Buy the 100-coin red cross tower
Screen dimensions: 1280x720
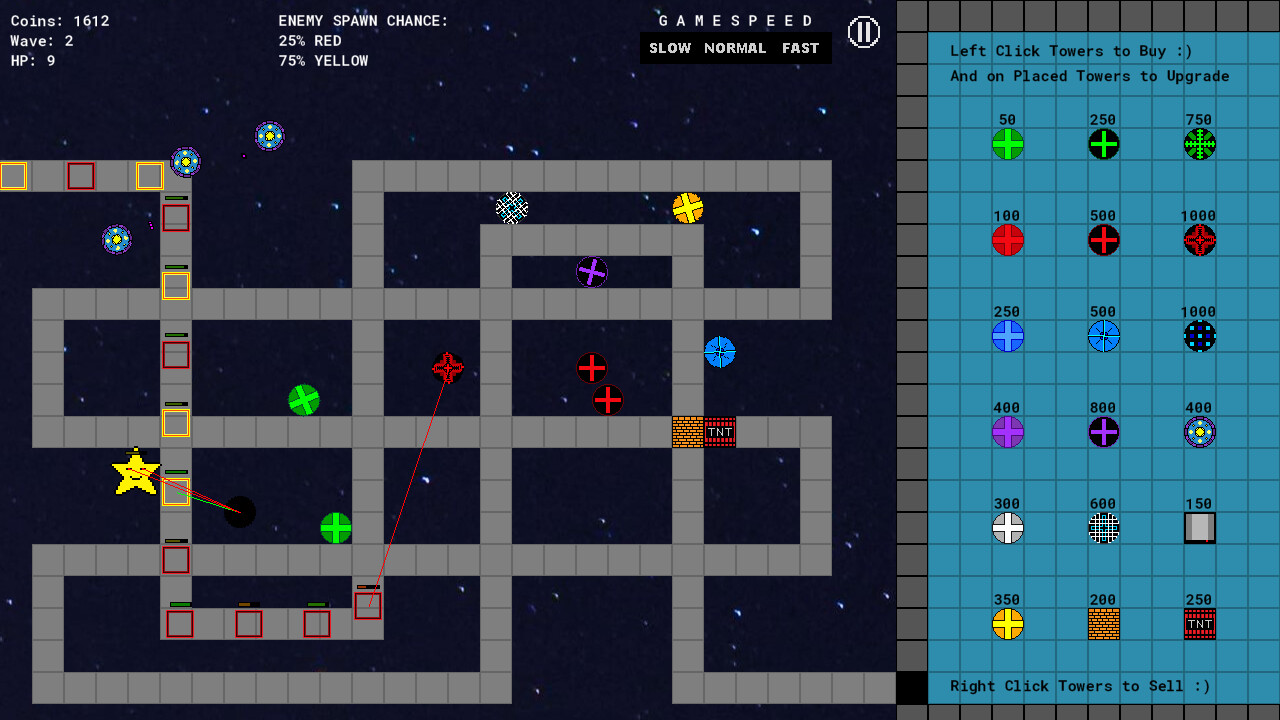(1007, 240)
